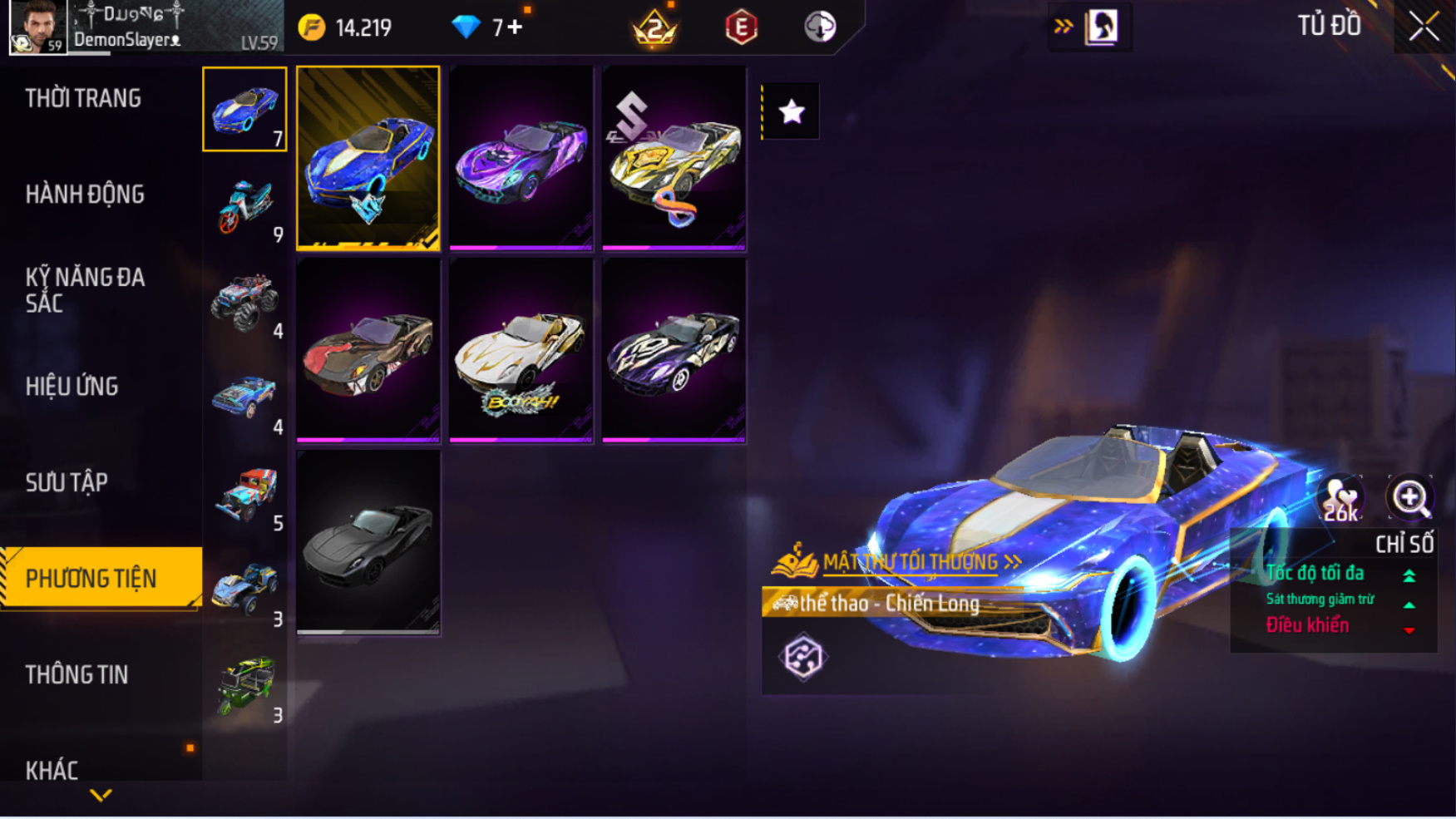This screenshot has height=819, width=1456.
Task: Close the wardrobe with the X button
Action: coord(1423,27)
